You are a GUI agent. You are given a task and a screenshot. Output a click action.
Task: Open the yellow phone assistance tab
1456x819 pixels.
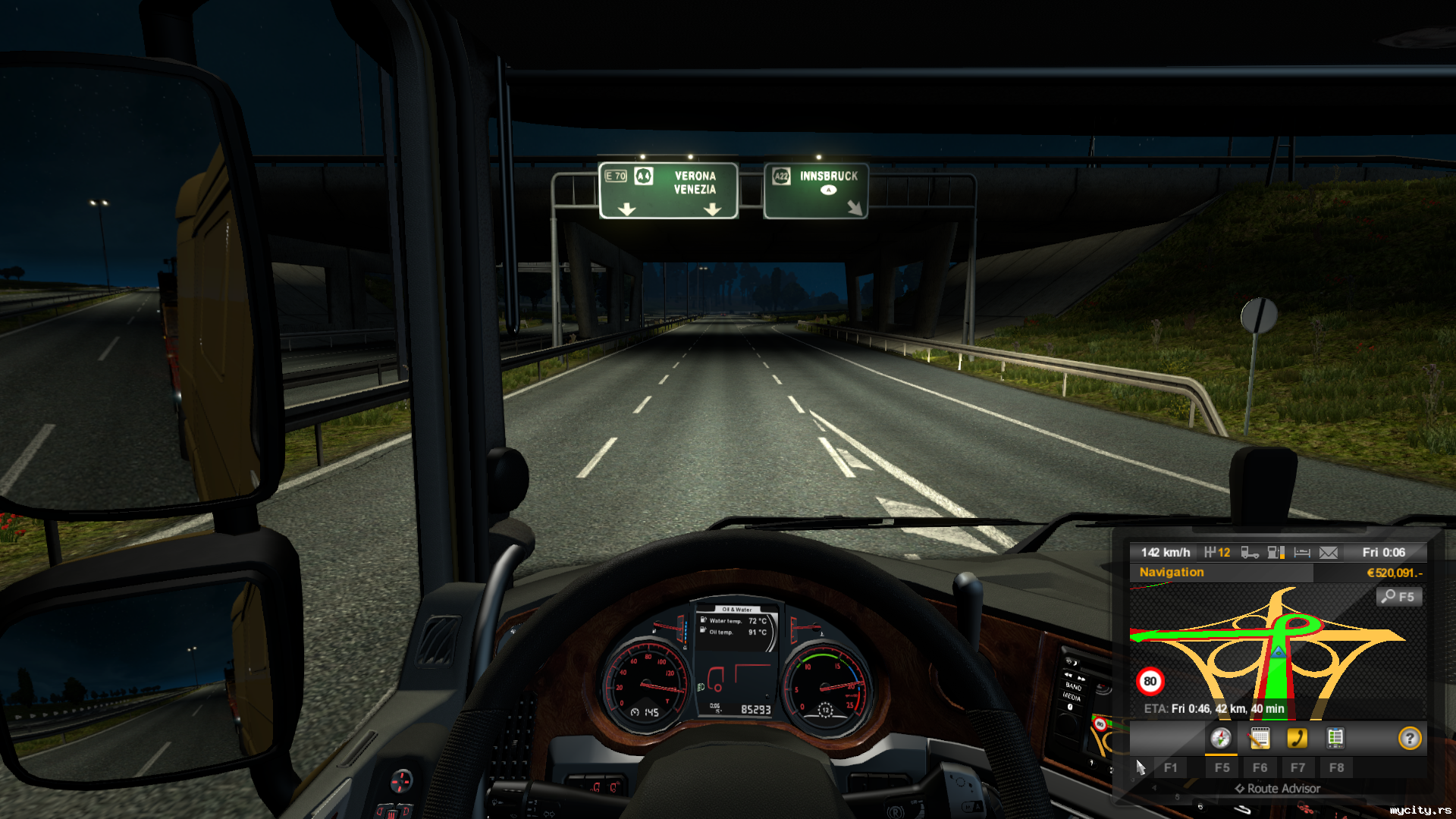(x=1298, y=739)
